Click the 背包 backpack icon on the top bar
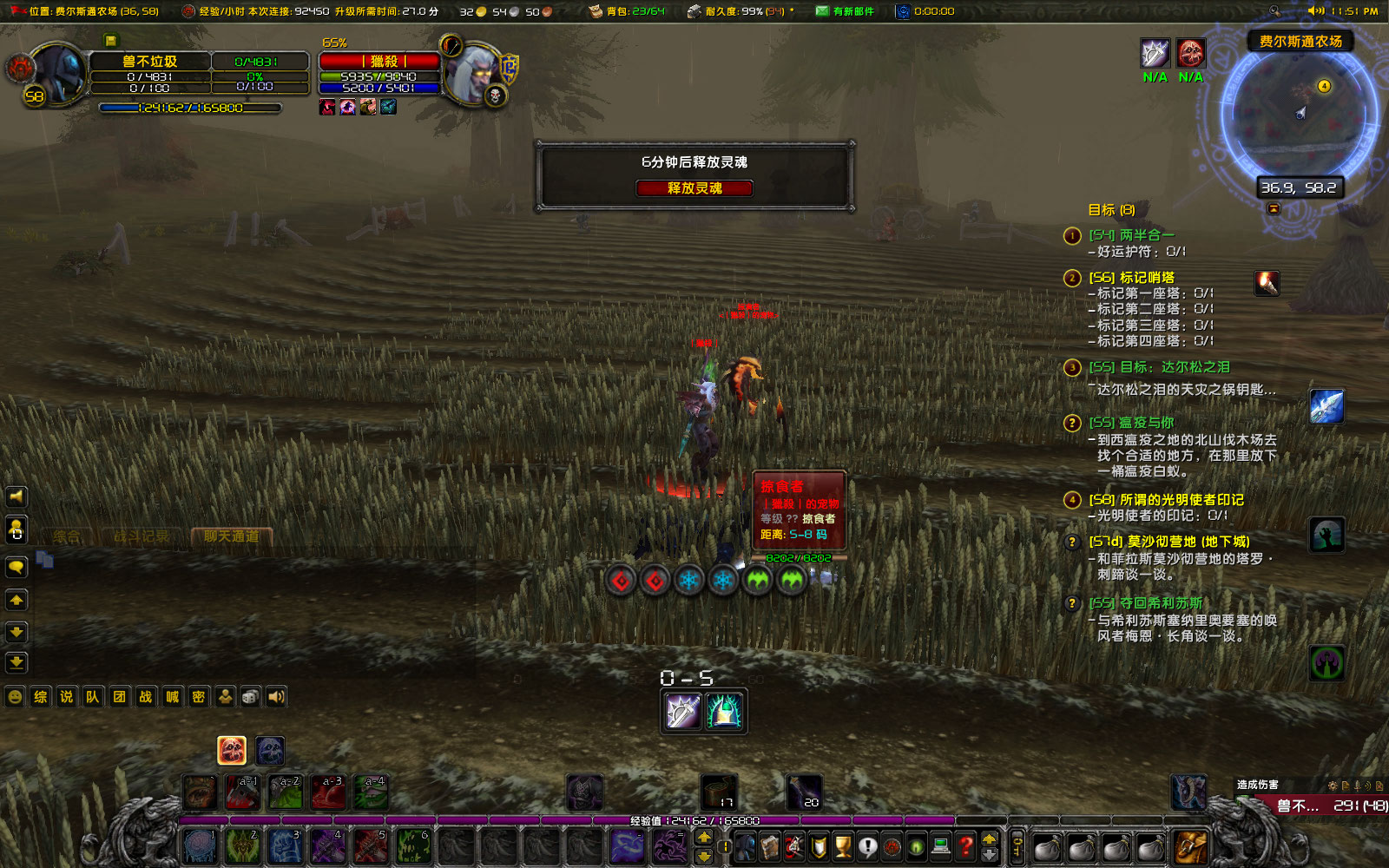The width and height of the screenshot is (1389, 868). 596,11
